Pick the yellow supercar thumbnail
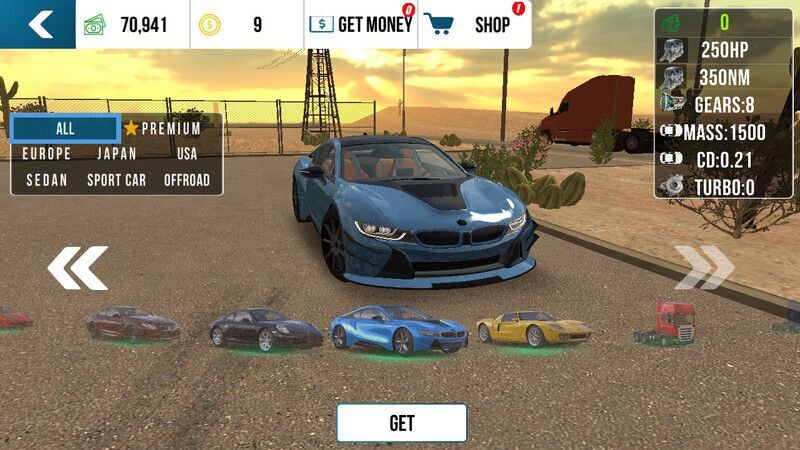The width and height of the screenshot is (800, 450). tap(528, 328)
